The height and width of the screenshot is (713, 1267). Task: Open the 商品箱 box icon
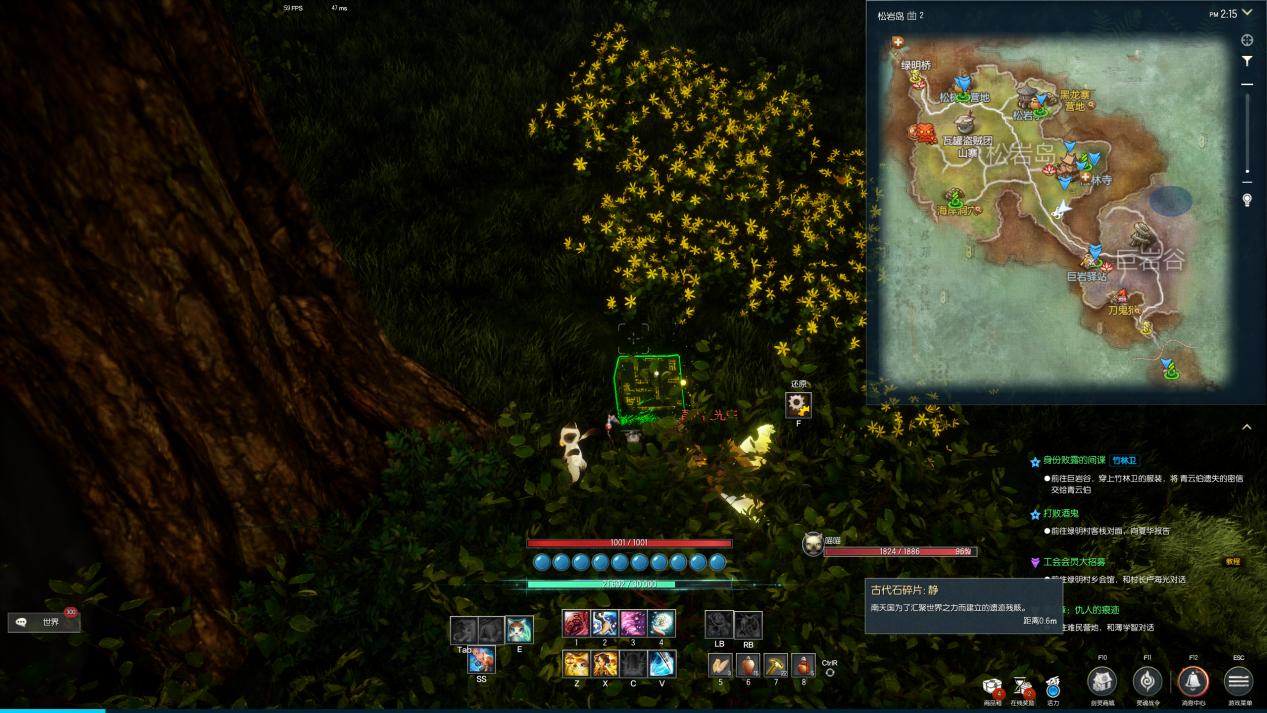click(993, 685)
